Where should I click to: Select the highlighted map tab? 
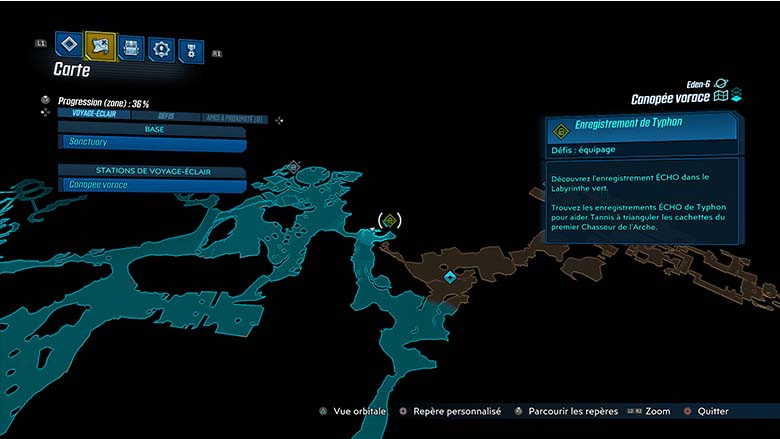click(x=101, y=45)
